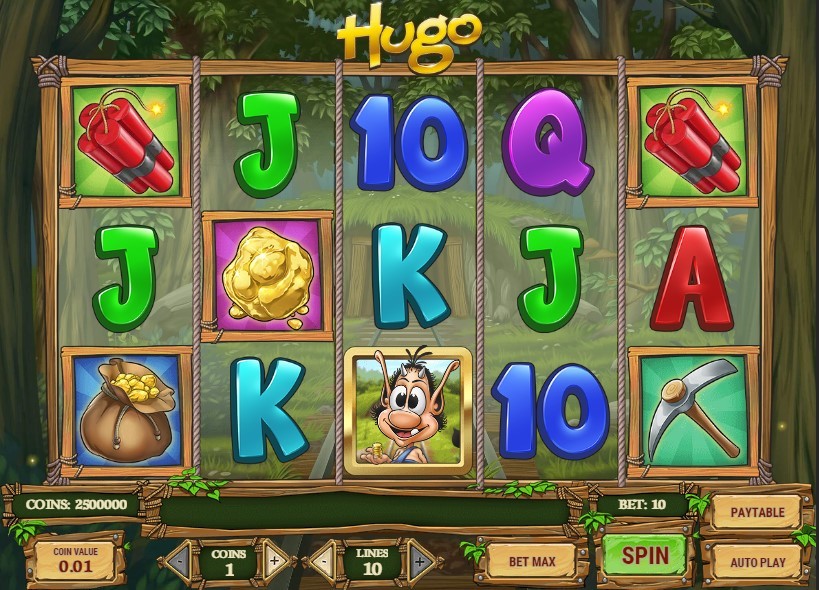Increase the number of lines
The width and height of the screenshot is (819, 590).
pos(417,561)
